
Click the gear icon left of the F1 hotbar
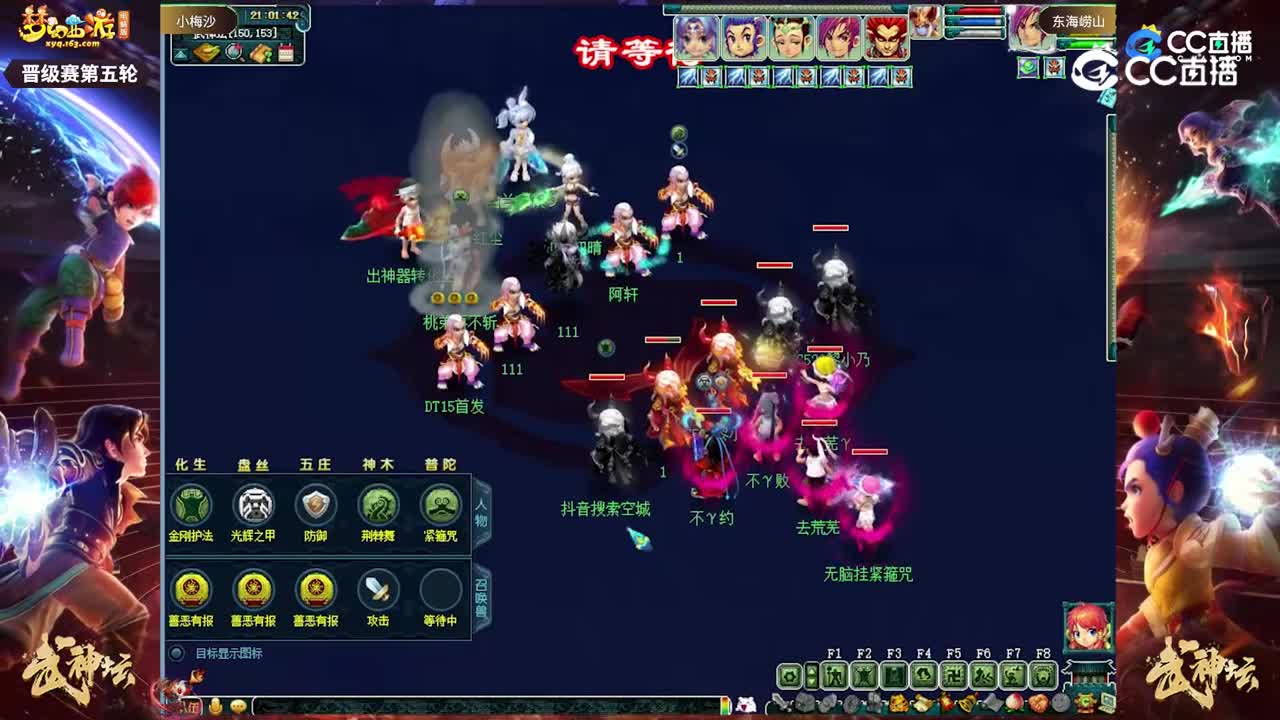pos(789,676)
